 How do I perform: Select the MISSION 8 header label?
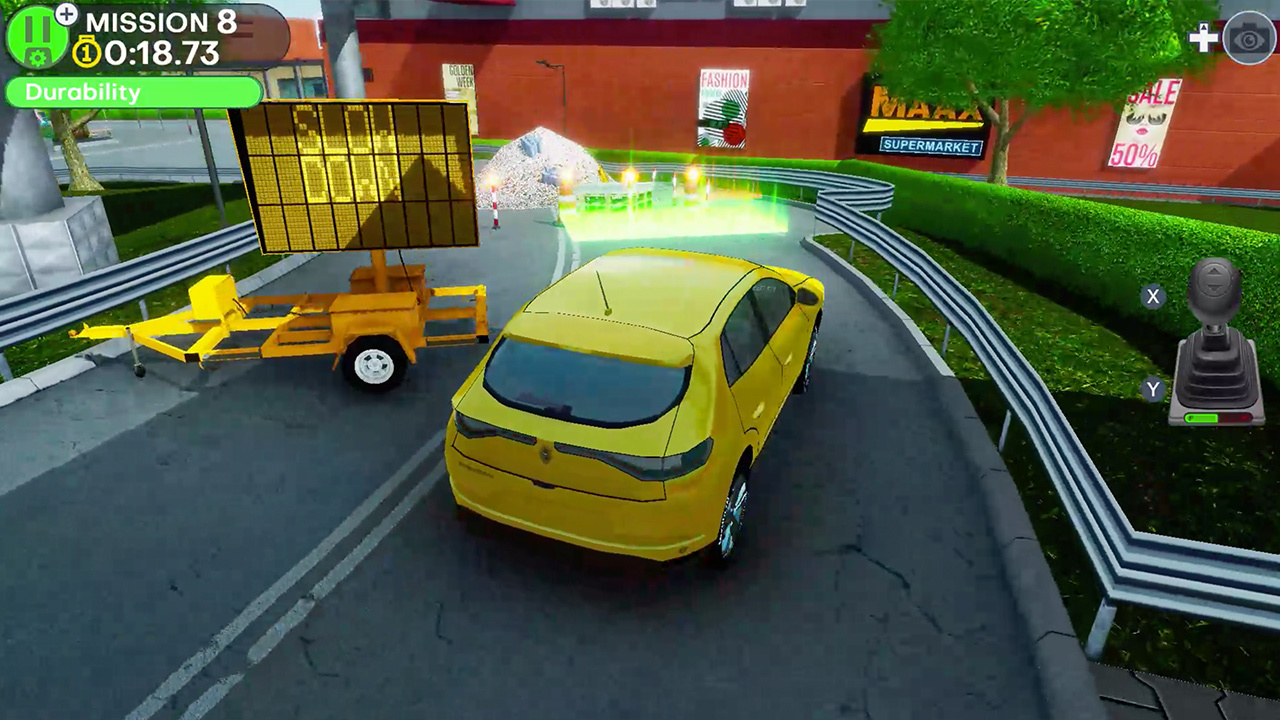coord(162,23)
